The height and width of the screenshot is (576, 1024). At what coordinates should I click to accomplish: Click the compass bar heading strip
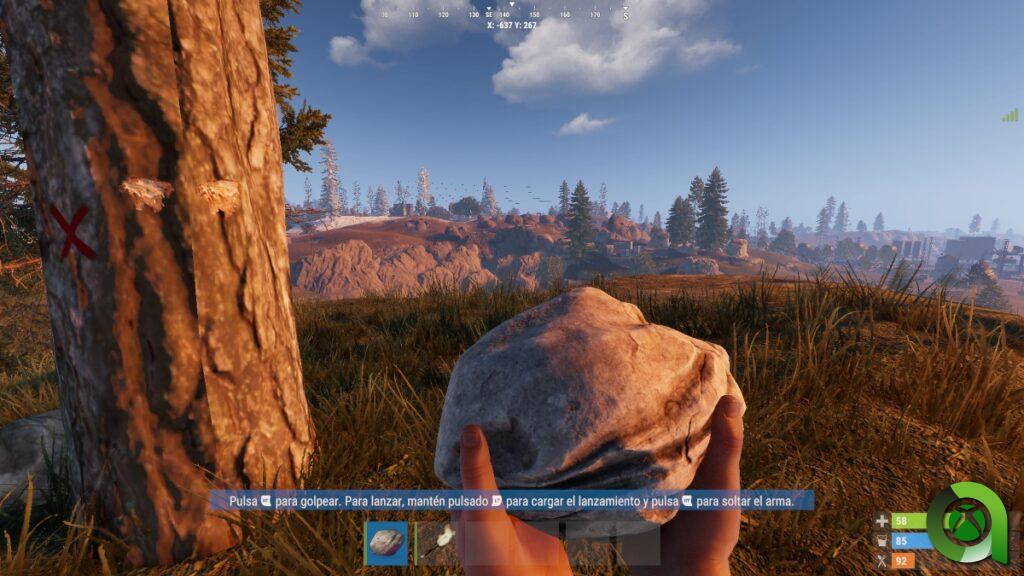coord(511,14)
